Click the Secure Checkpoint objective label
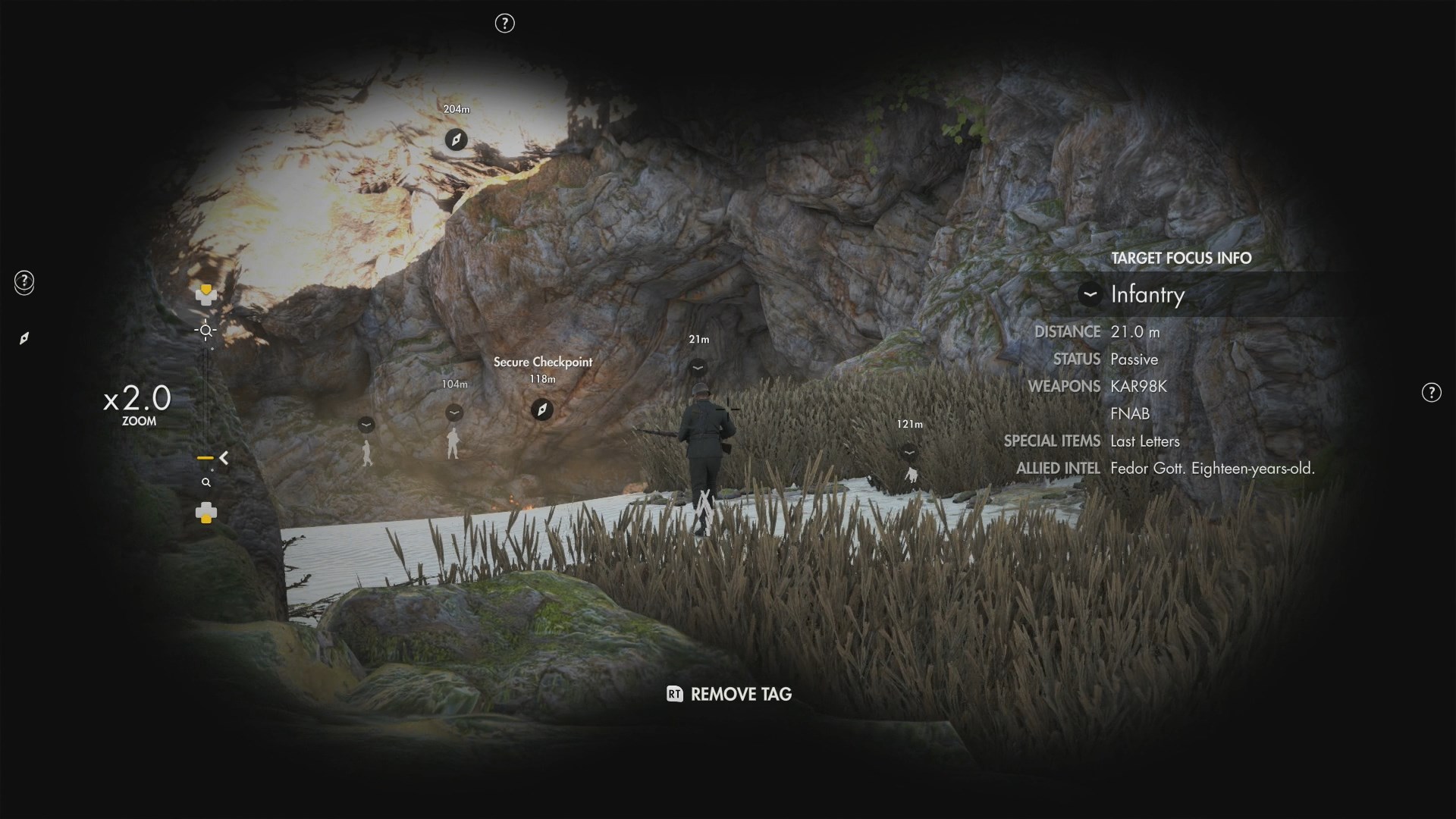The width and height of the screenshot is (1456, 819). click(x=542, y=362)
